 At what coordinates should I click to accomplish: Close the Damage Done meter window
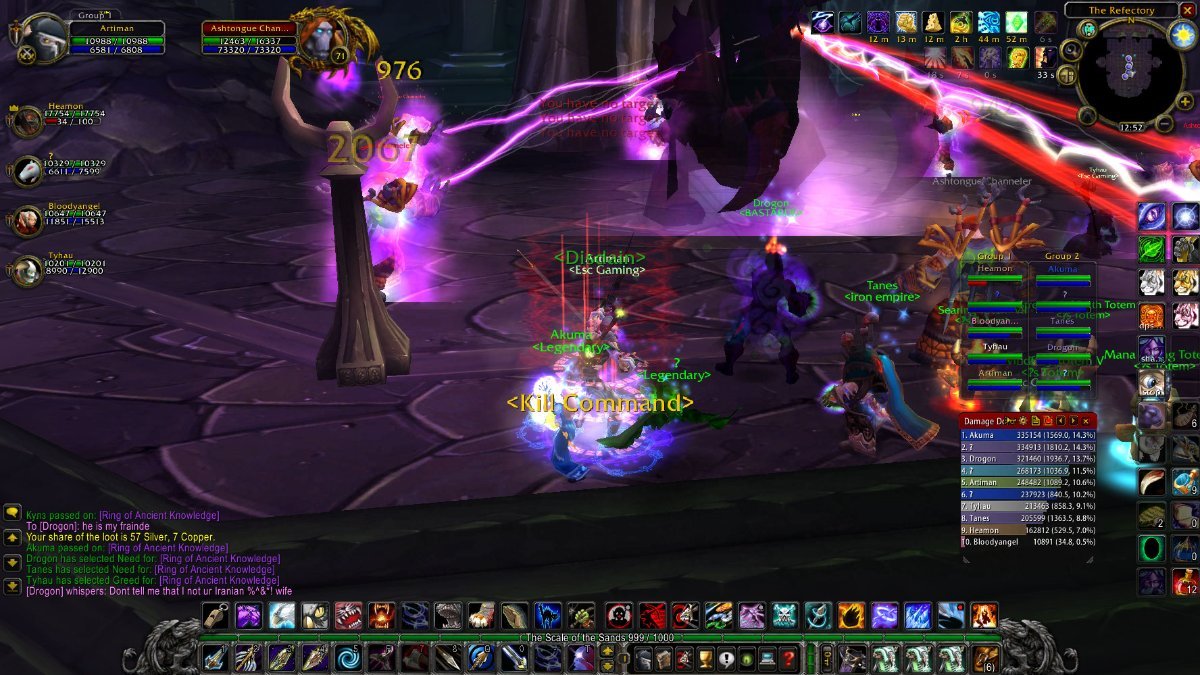pos(1086,421)
